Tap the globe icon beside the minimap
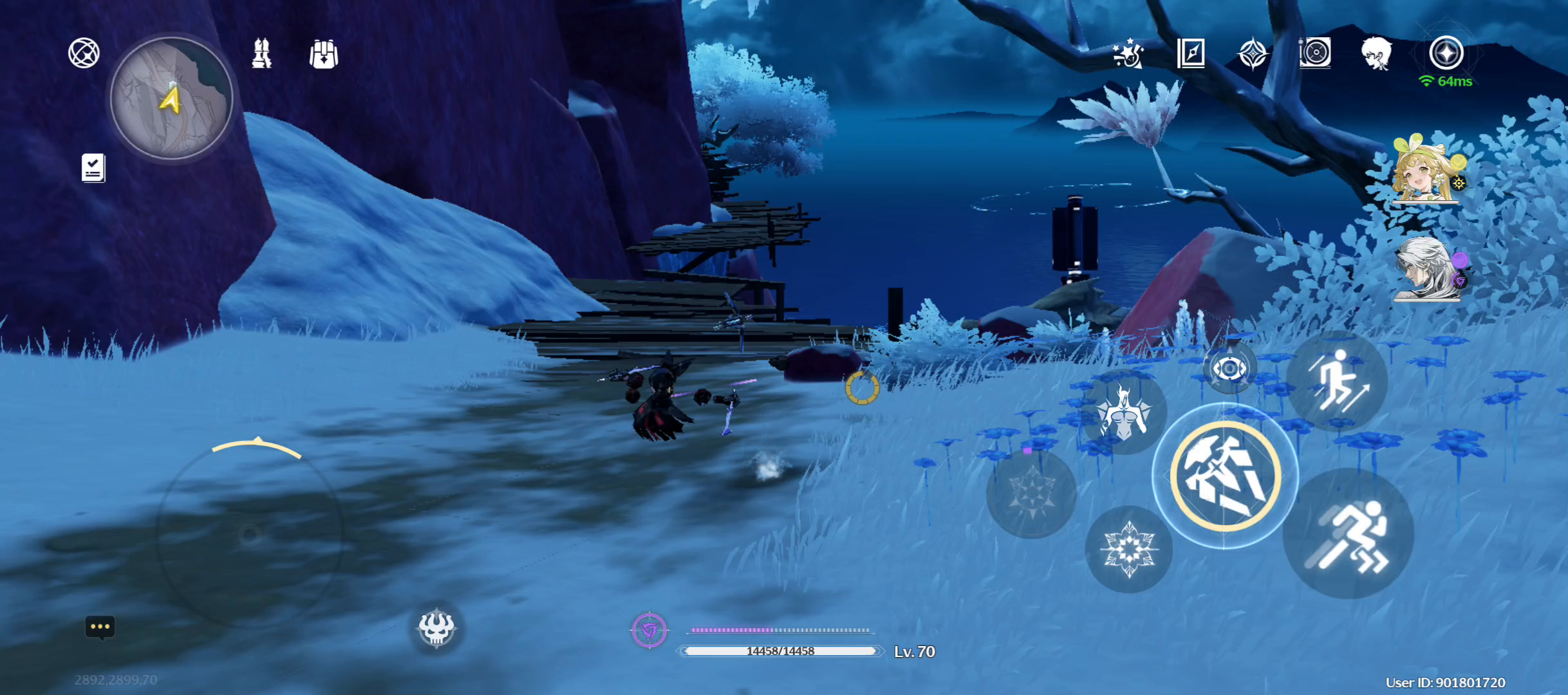 point(84,53)
